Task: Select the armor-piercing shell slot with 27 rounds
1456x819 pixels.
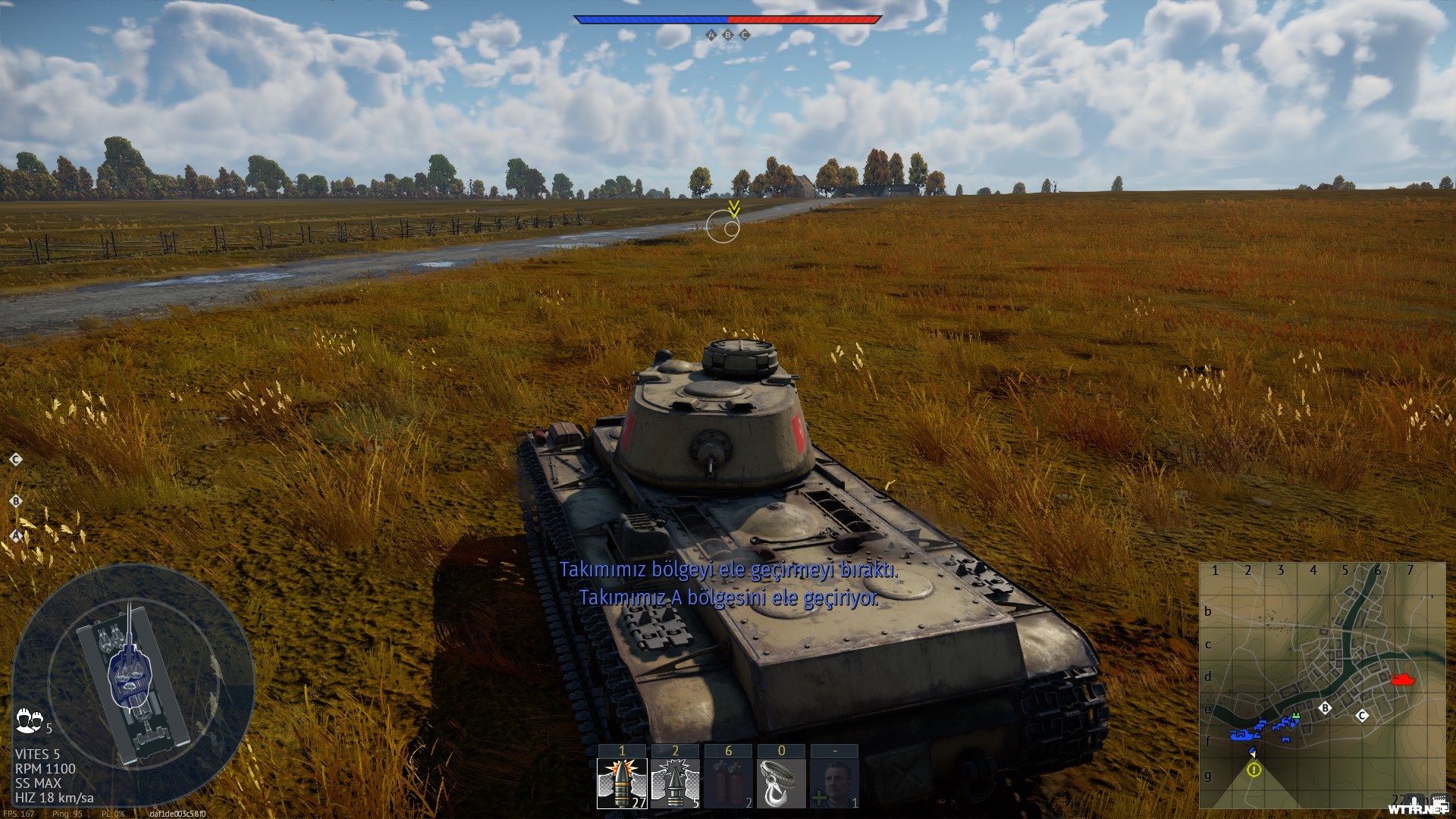Action: (622, 783)
